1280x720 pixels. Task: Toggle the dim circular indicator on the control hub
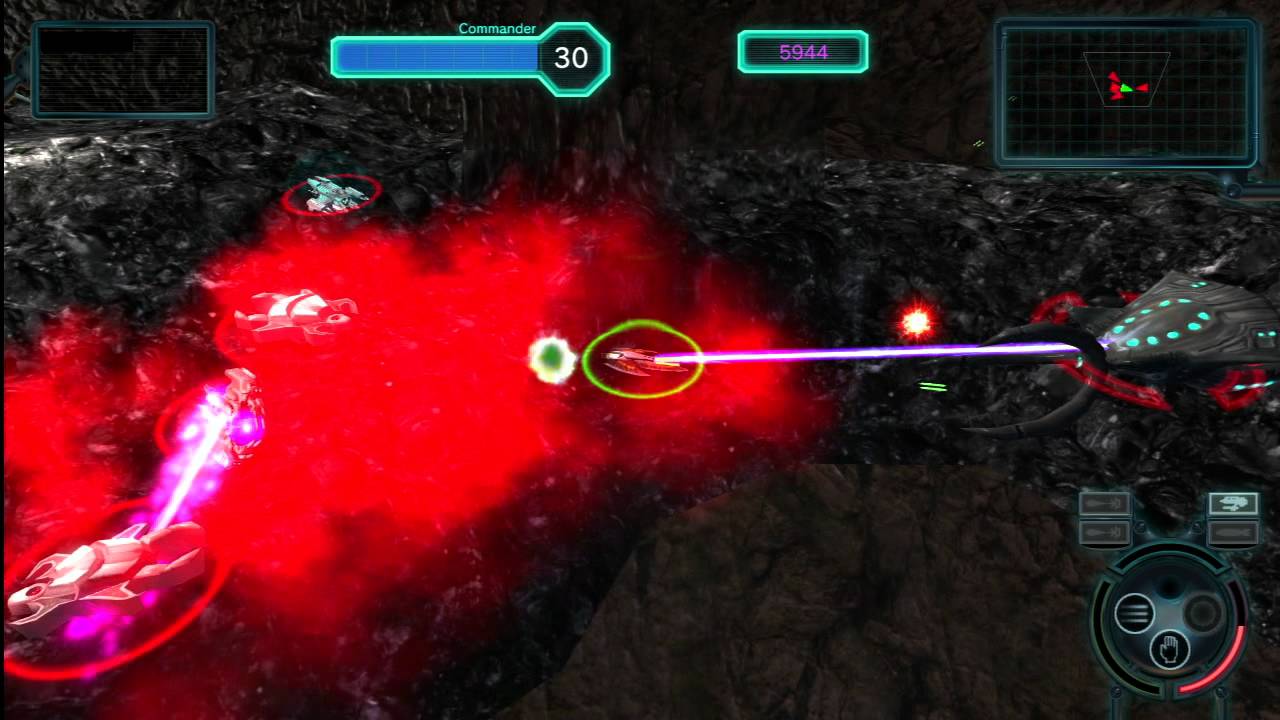pyautogui.click(x=1202, y=611)
